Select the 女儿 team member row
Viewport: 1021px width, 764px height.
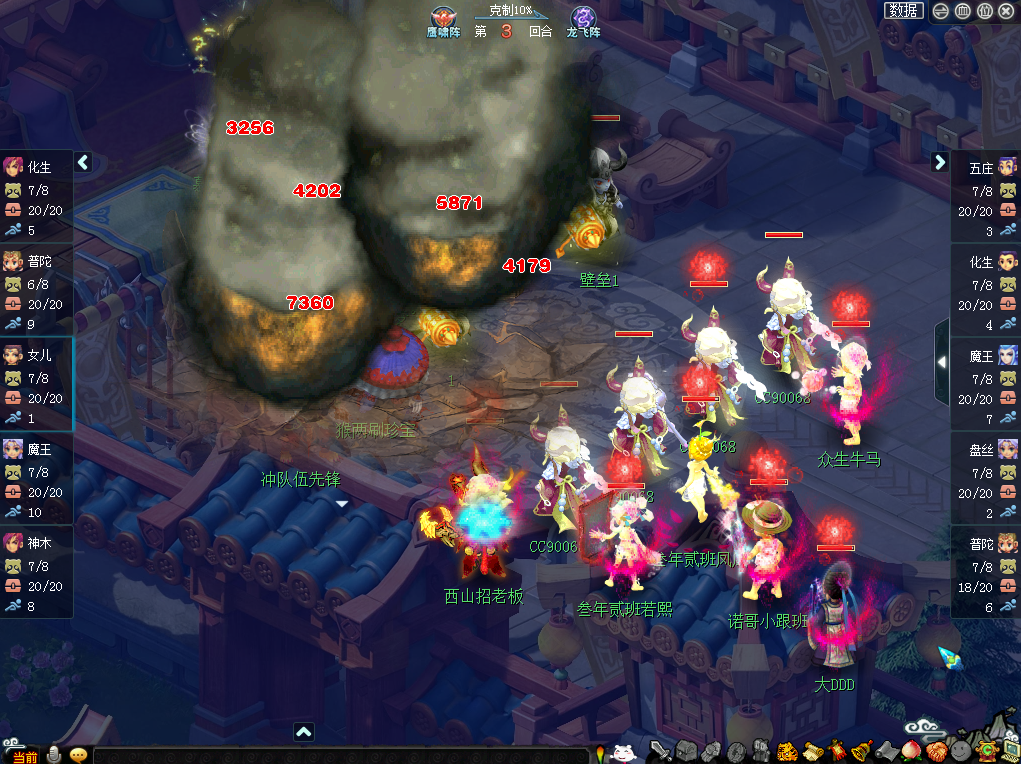[x=36, y=385]
